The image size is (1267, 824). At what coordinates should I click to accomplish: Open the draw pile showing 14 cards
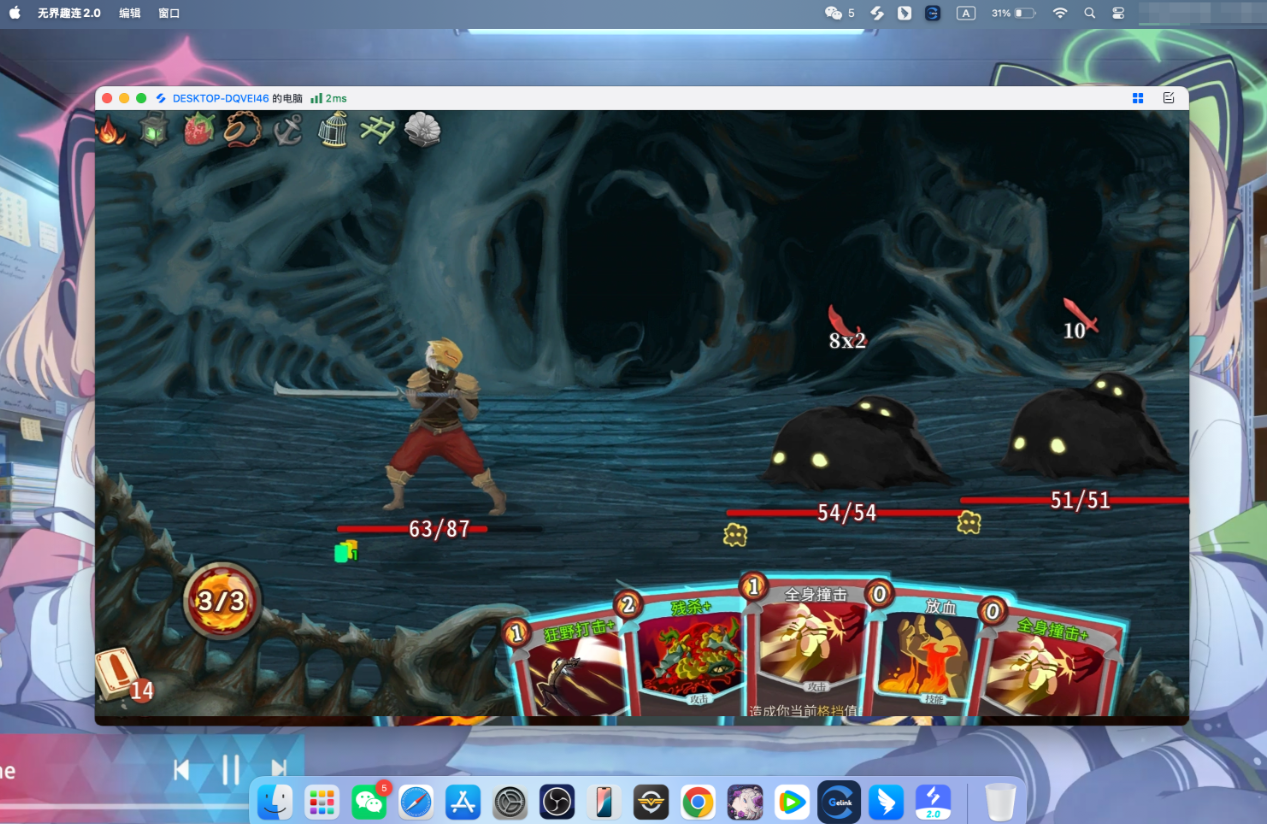(120, 675)
